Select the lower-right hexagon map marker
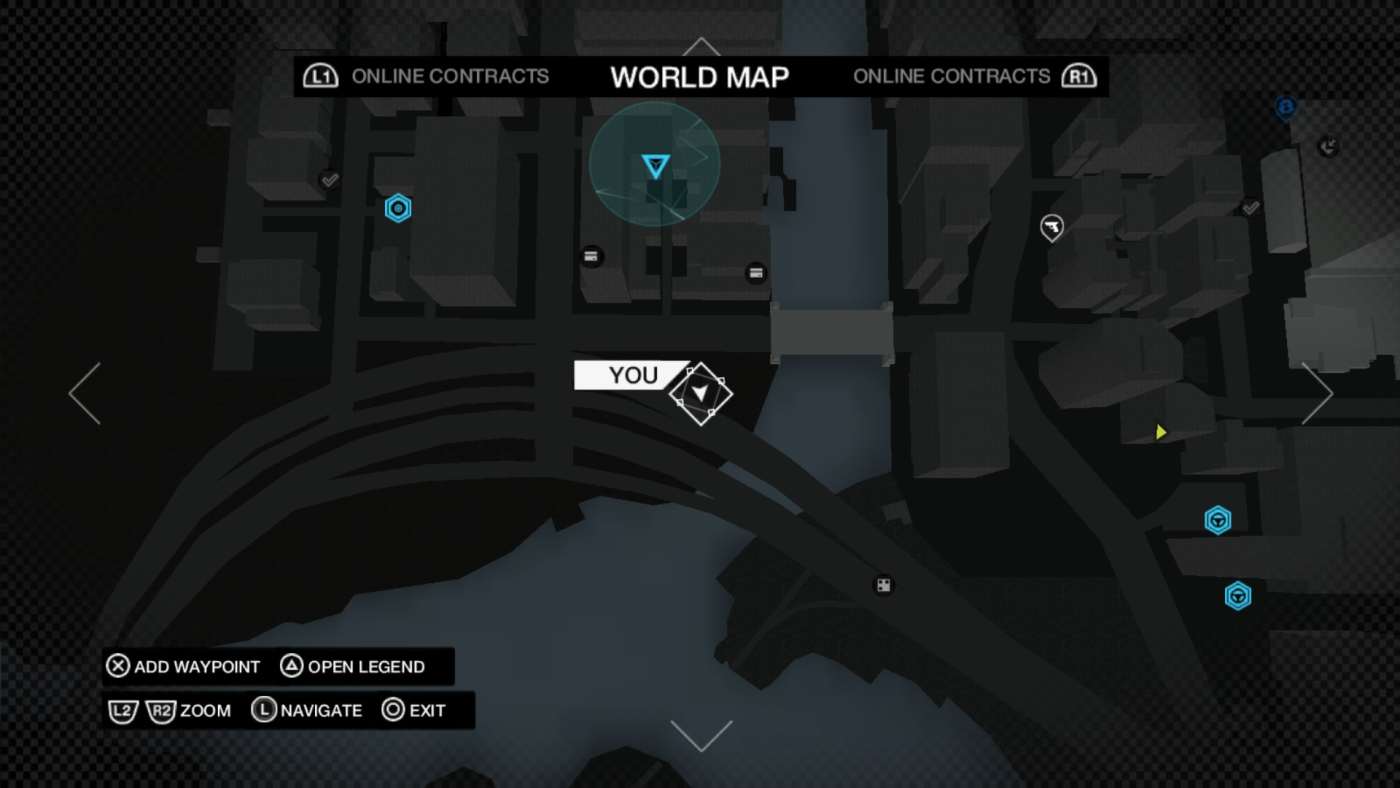Image resolution: width=1400 pixels, height=788 pixels. (x=1237, y=596)
